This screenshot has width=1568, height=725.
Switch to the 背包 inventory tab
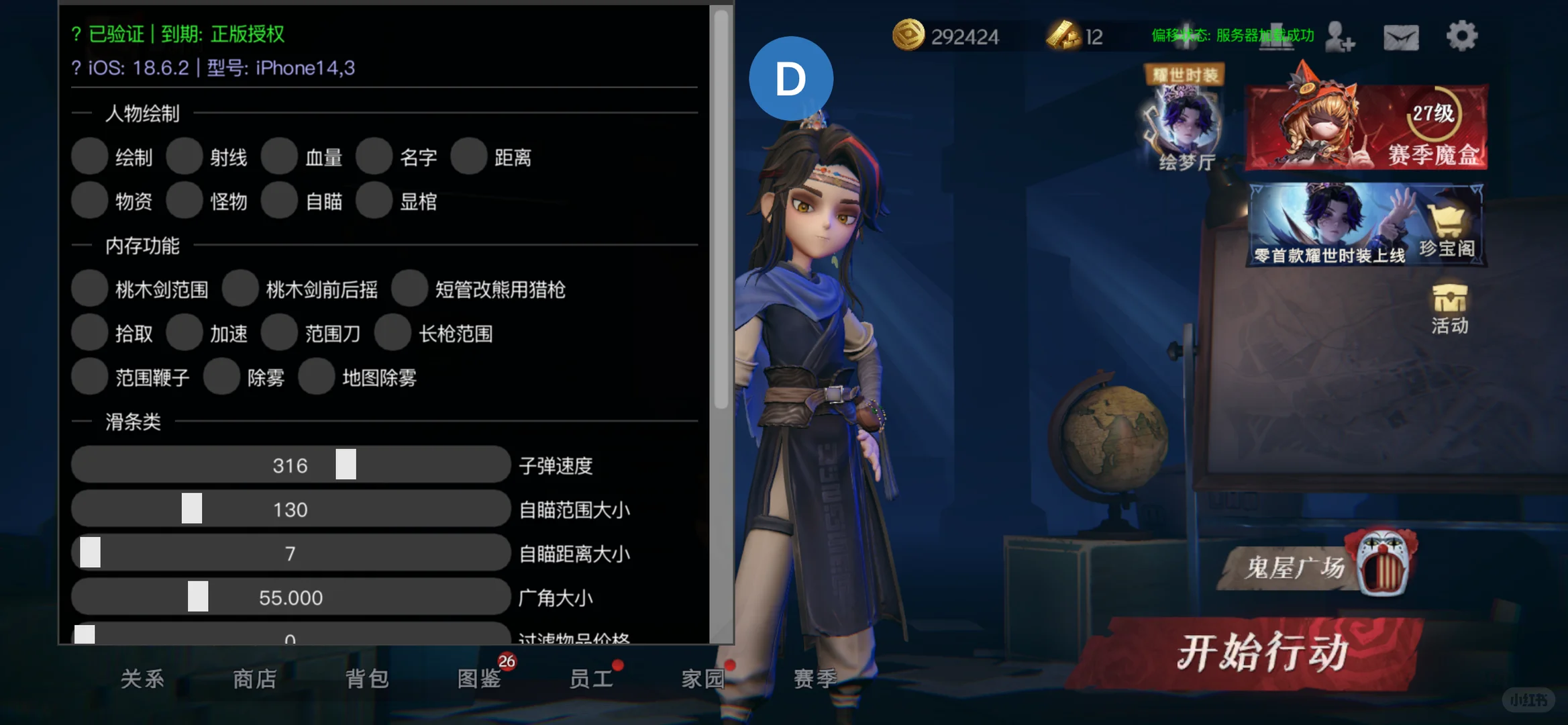click(368, 679)
